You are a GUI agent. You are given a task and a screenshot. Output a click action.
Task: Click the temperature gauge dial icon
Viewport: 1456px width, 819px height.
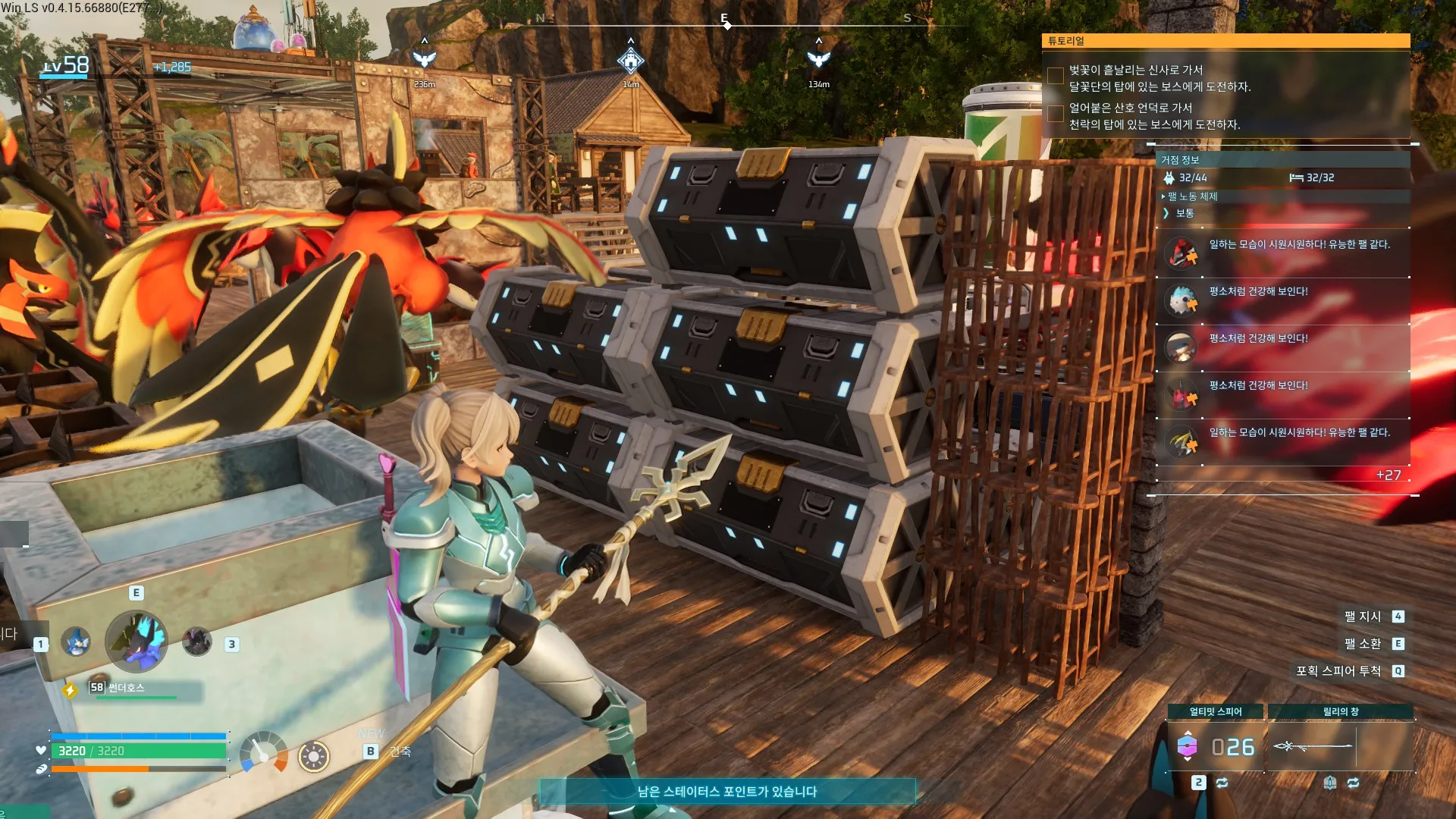263,753
